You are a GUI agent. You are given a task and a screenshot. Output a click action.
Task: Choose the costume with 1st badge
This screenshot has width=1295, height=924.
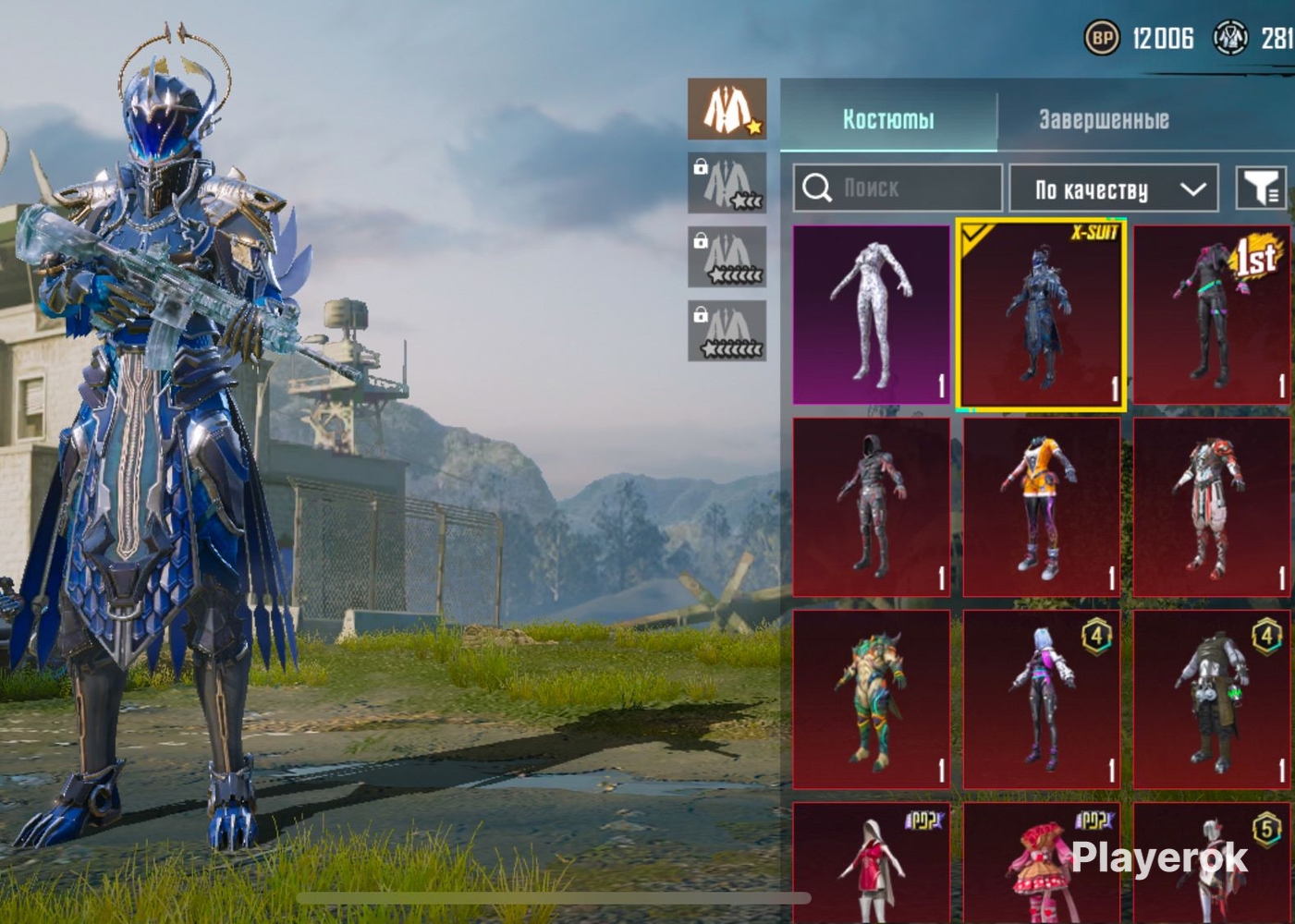point(1211,314)
